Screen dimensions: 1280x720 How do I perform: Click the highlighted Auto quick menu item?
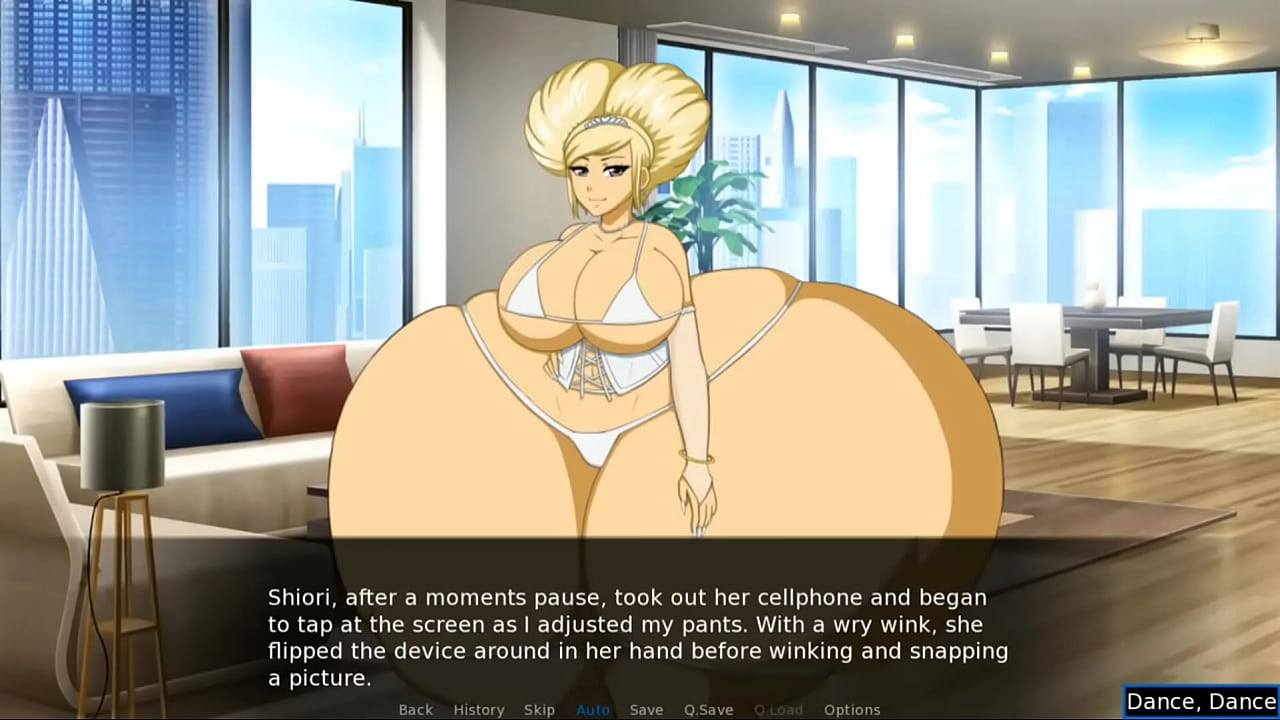tap(593, 709)
